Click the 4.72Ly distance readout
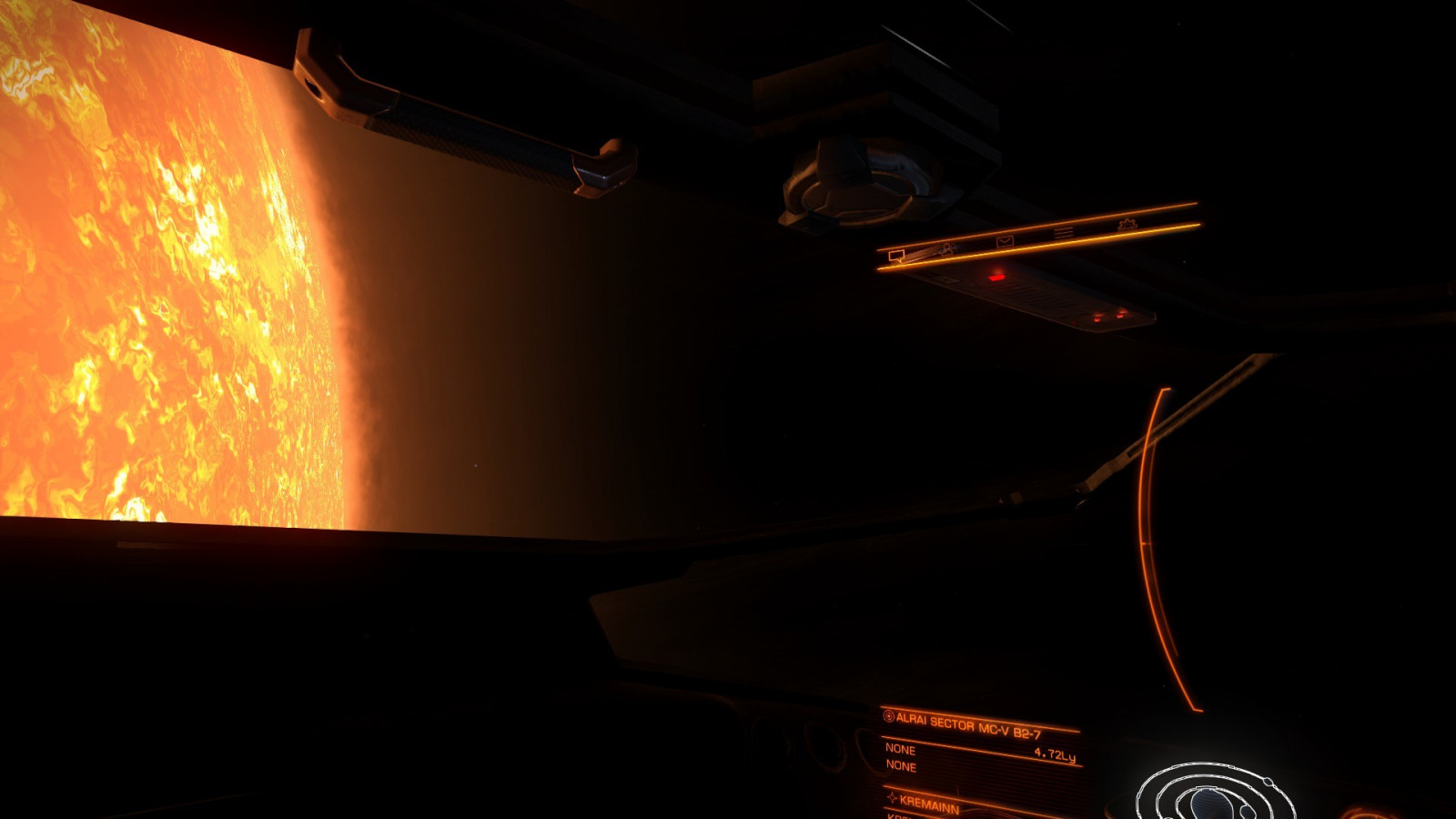The width and height of the screenshot is (1456, 819). coord(1056,755)
